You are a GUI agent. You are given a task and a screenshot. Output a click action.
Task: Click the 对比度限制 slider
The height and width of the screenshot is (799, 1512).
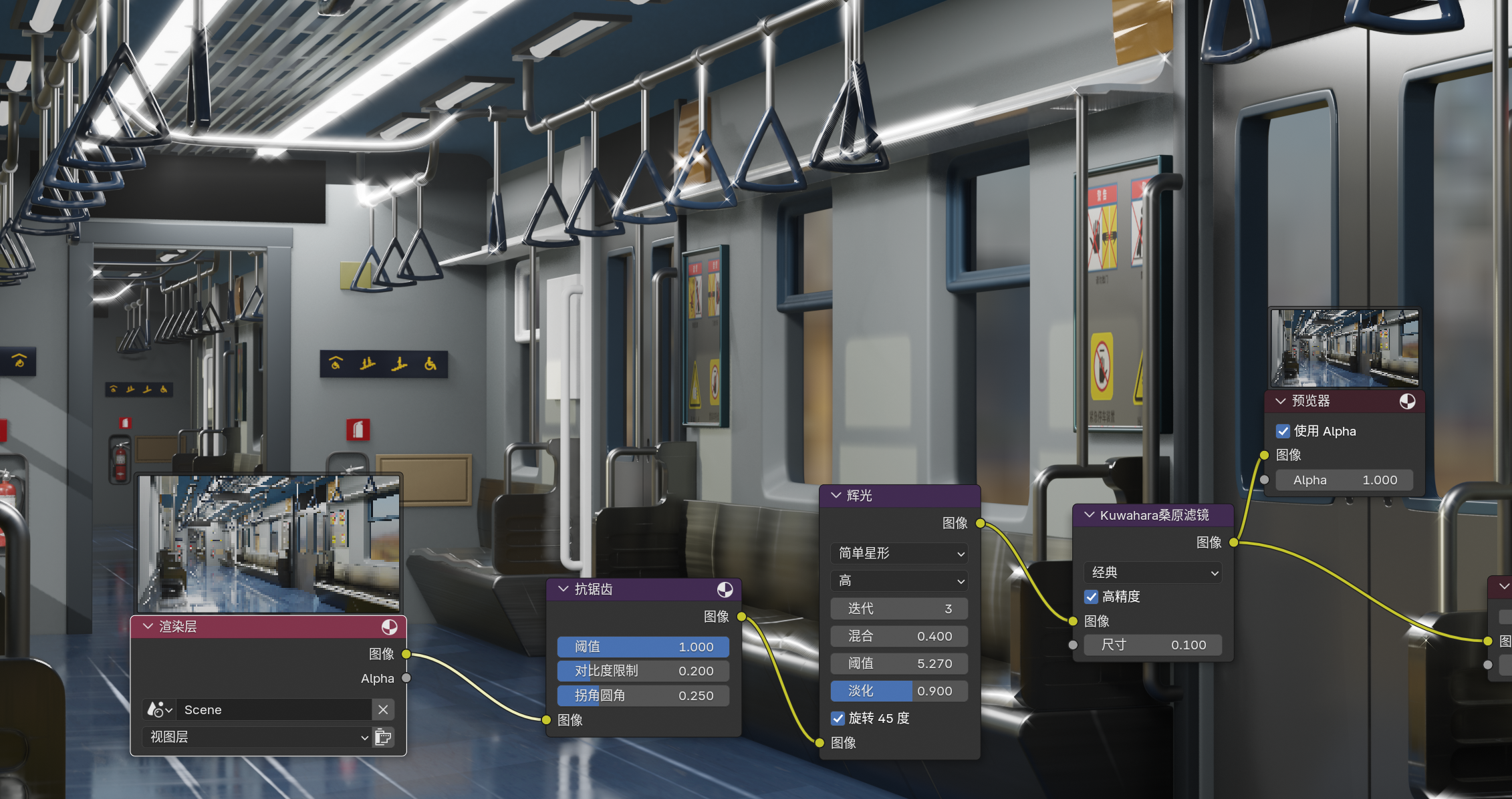pyautogui.click(x=643, y=671)
